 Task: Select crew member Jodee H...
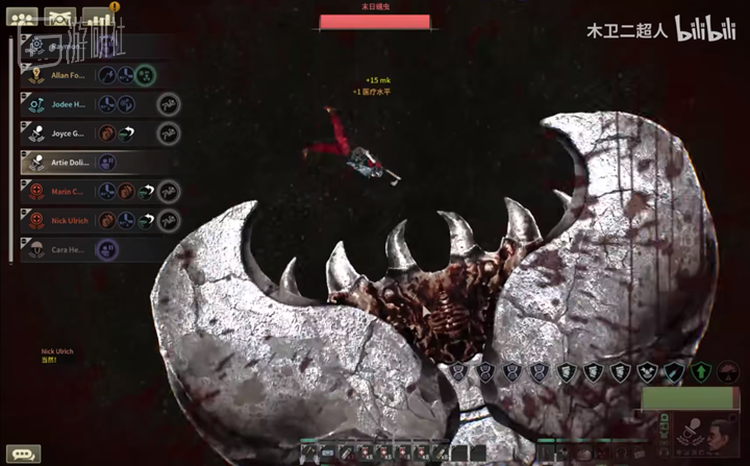coord(68,104)
